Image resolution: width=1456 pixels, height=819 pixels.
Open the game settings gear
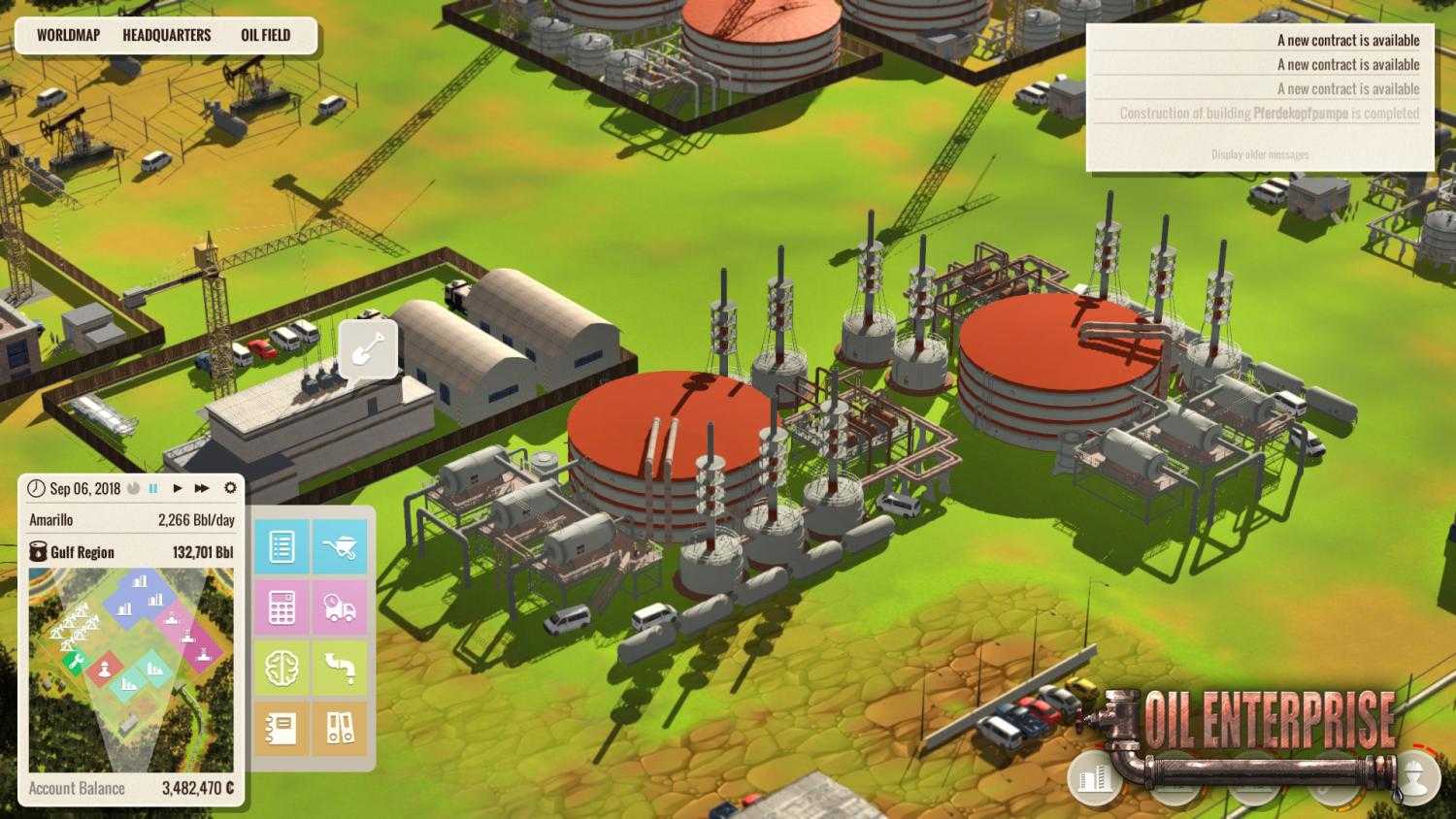pos(229,488)
